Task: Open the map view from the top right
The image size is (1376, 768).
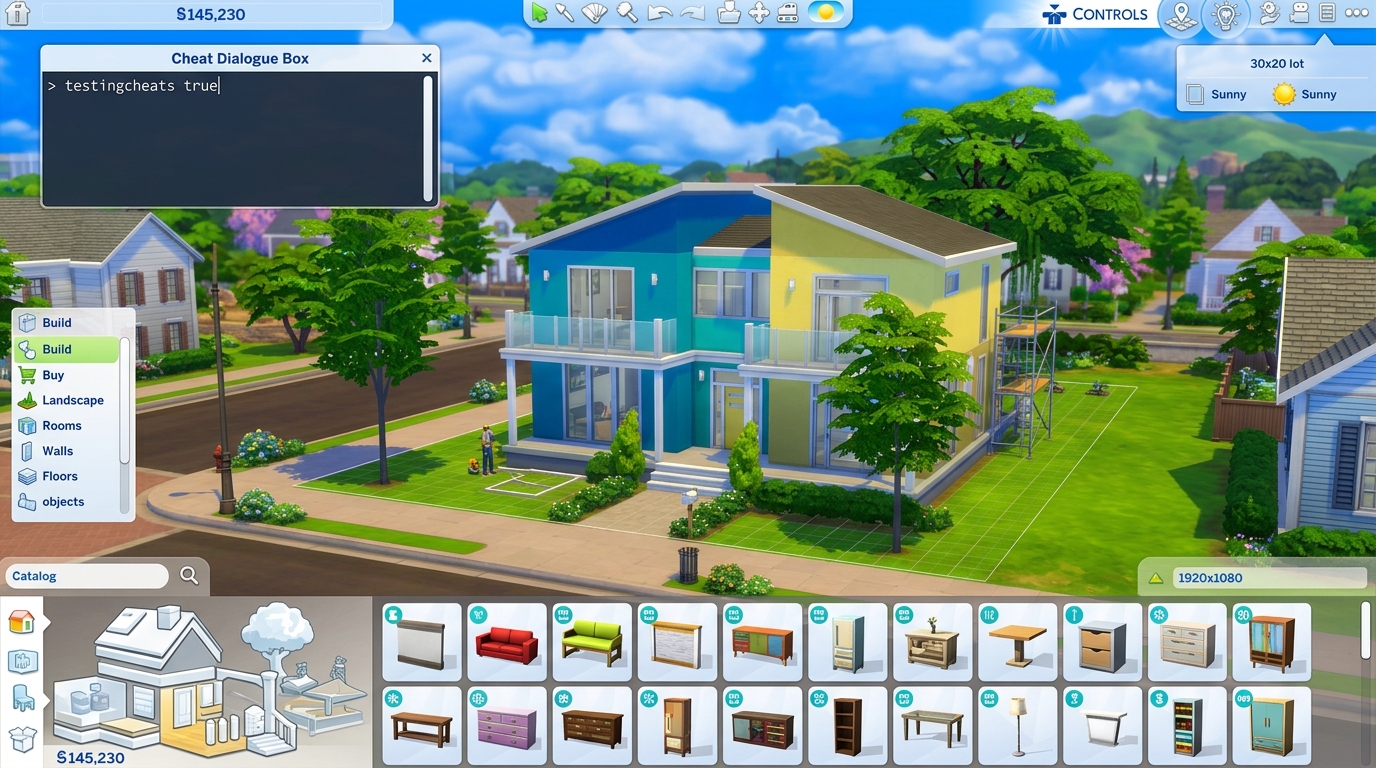Action: [1181, 17]
